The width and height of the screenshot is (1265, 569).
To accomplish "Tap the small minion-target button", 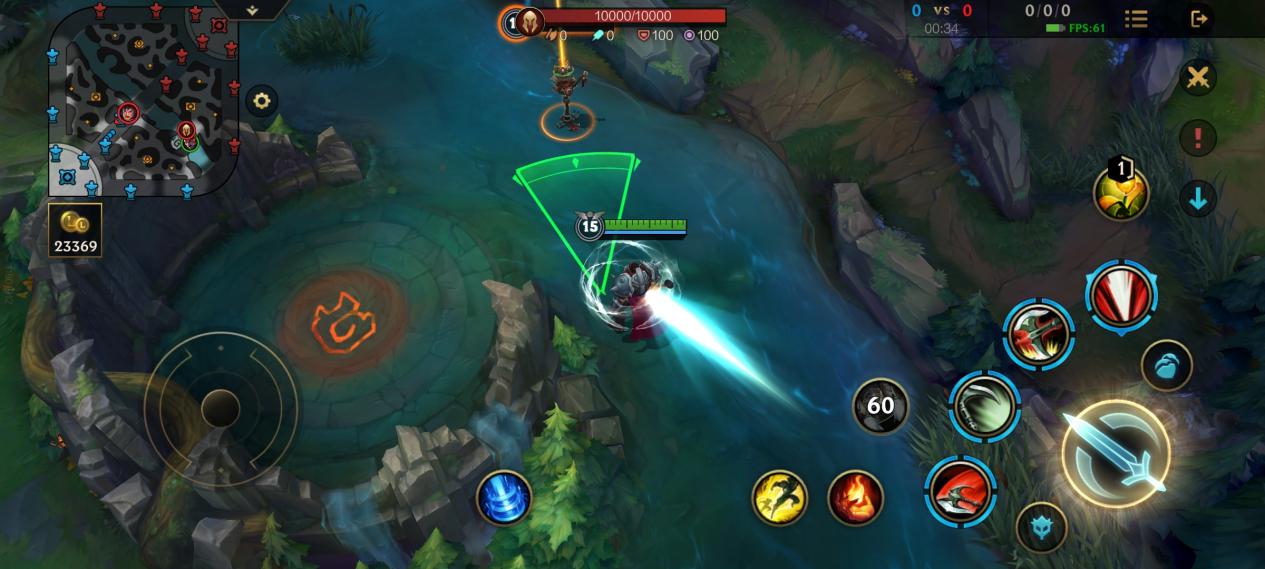I will click(x=1166, y=366).
